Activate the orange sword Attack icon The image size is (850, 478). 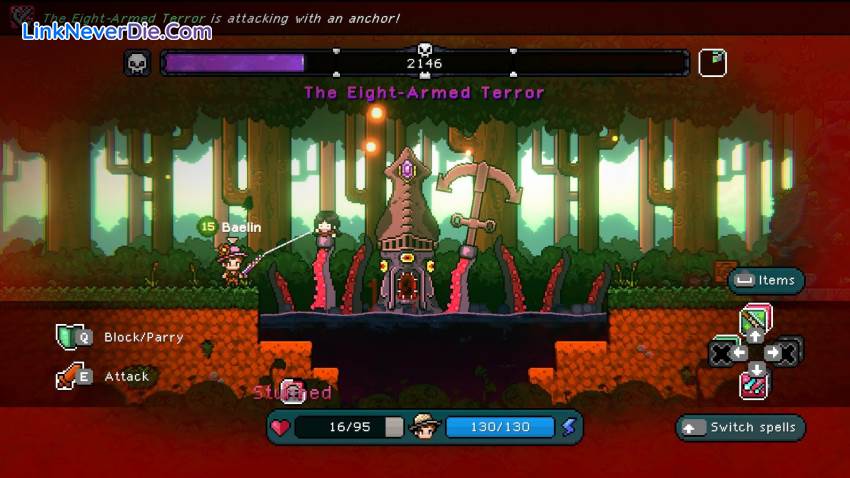(67, 377)
